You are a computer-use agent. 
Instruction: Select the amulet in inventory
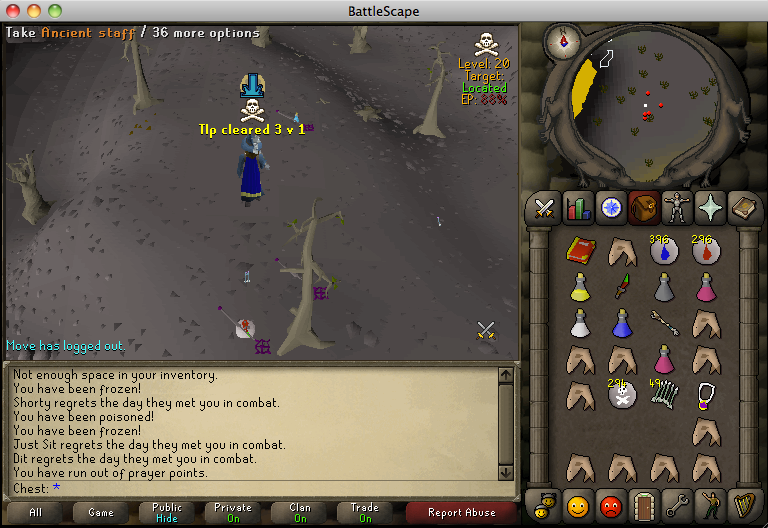point(706,394)
